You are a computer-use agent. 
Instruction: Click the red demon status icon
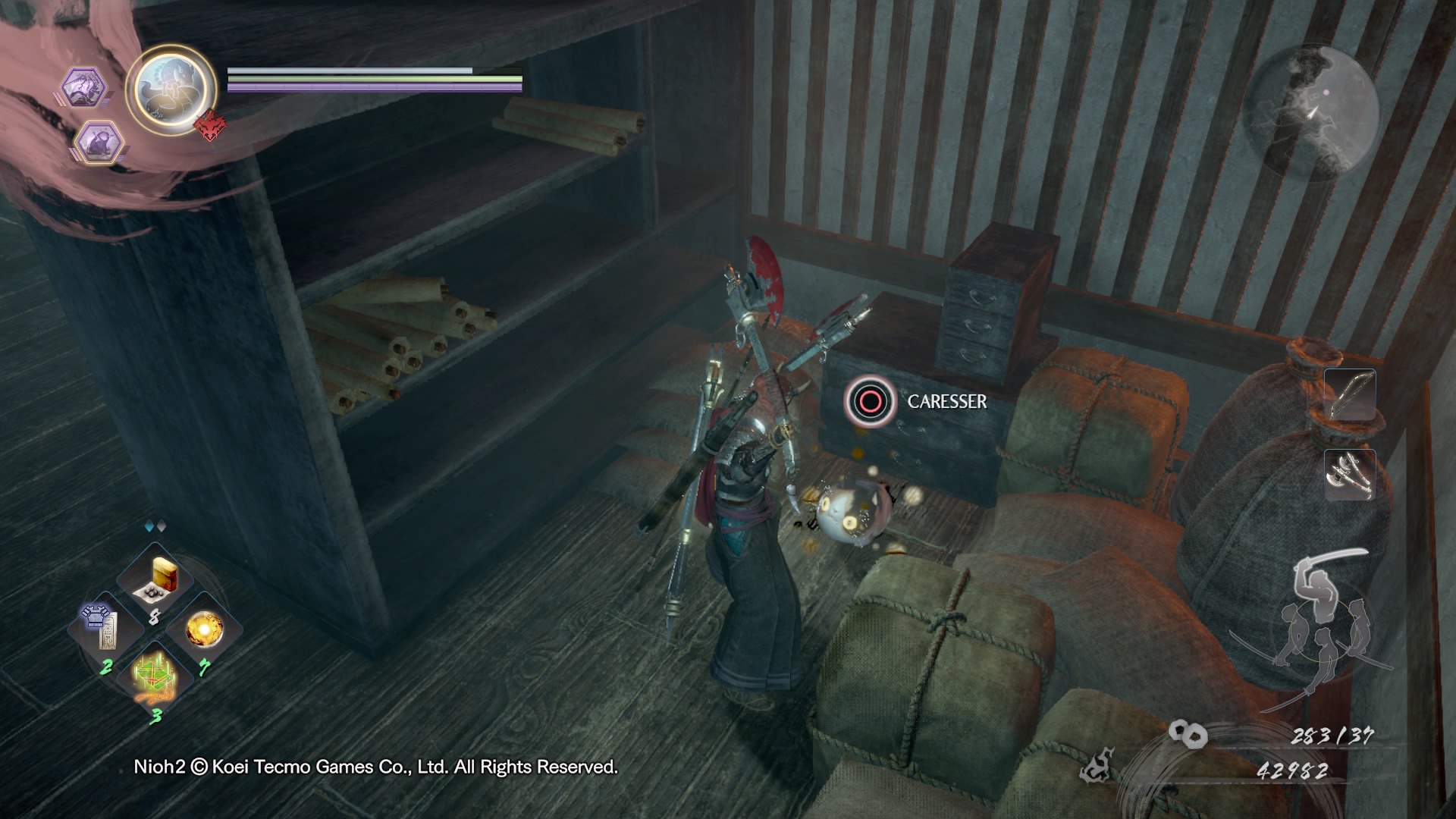(x=211, y=126)
